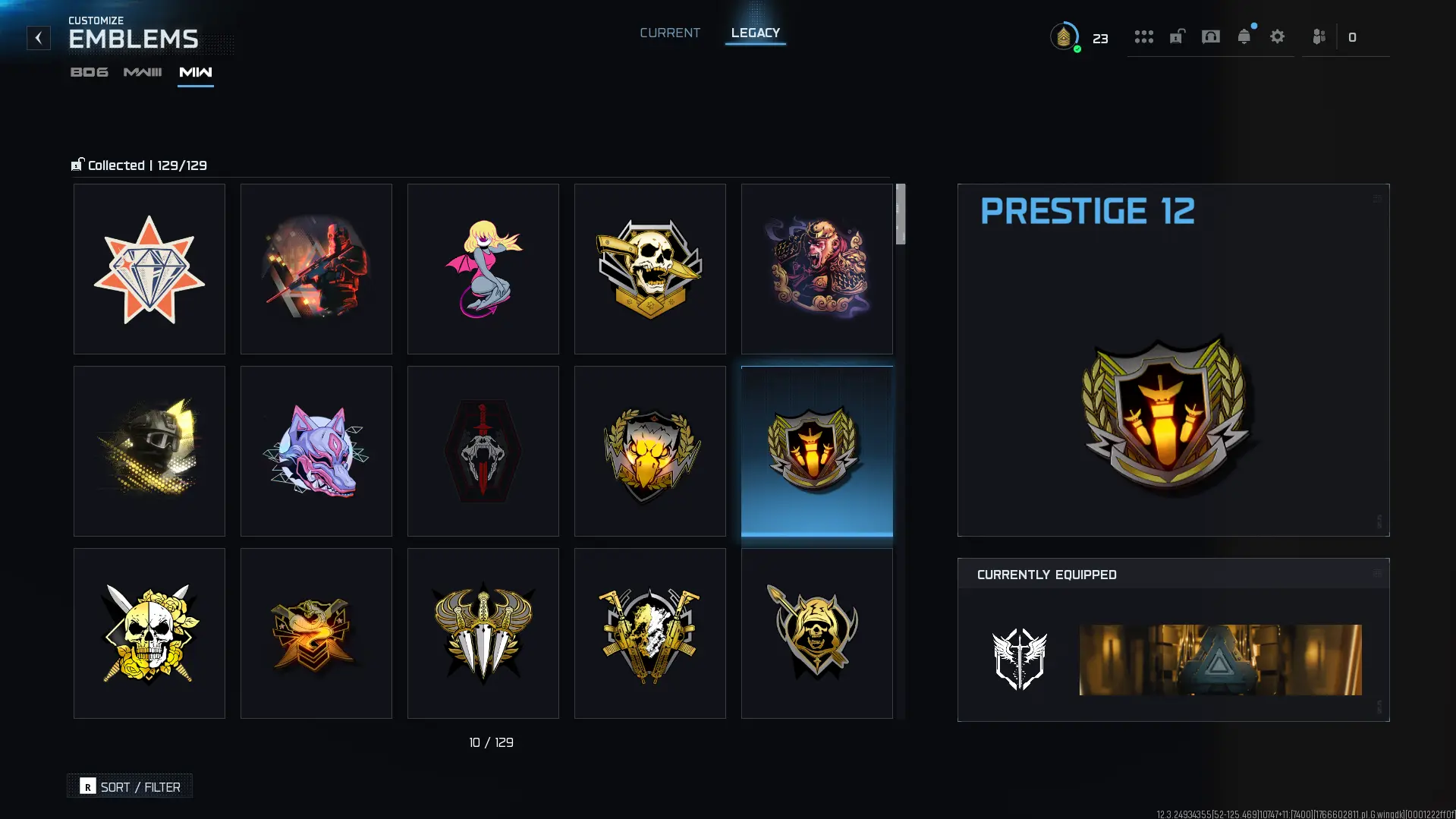Open the social friends icon showing 0
Screen dimensions: 1456x819
click(x=1318, y=36)
